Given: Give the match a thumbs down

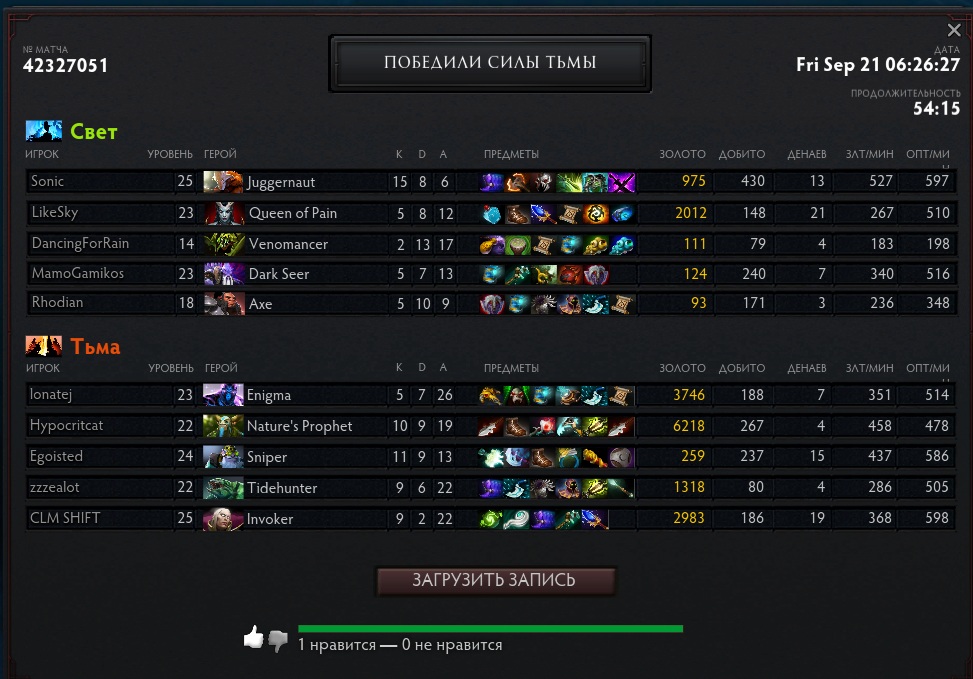Looking at the screenshot, I should (278, 640).
